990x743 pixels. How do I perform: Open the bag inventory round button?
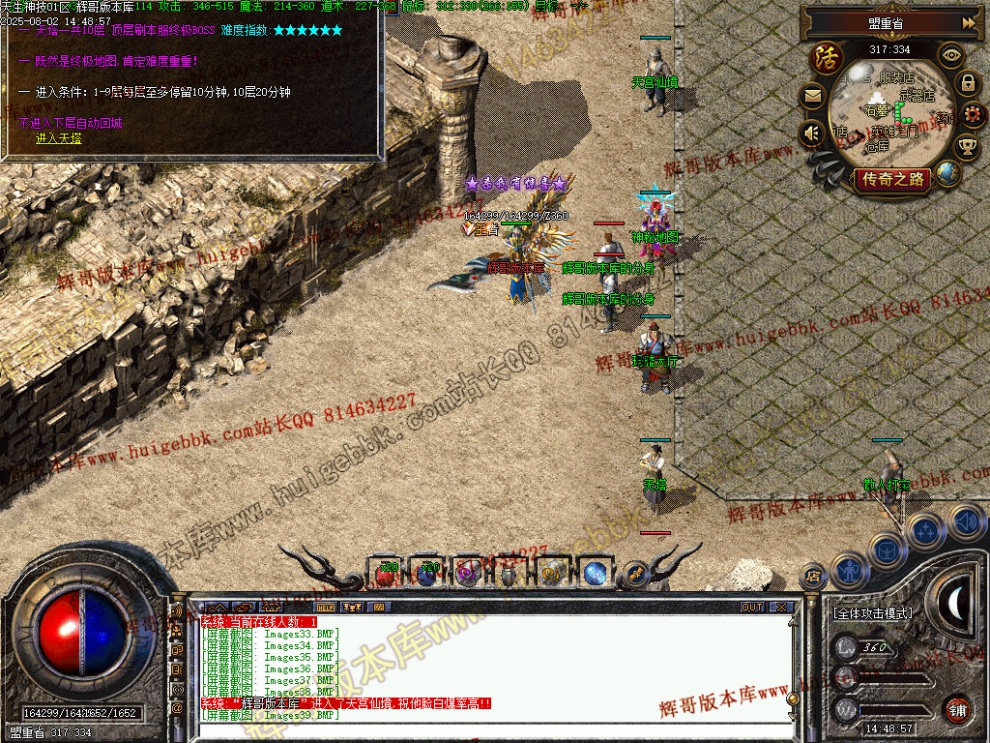[x=887, y=549]
